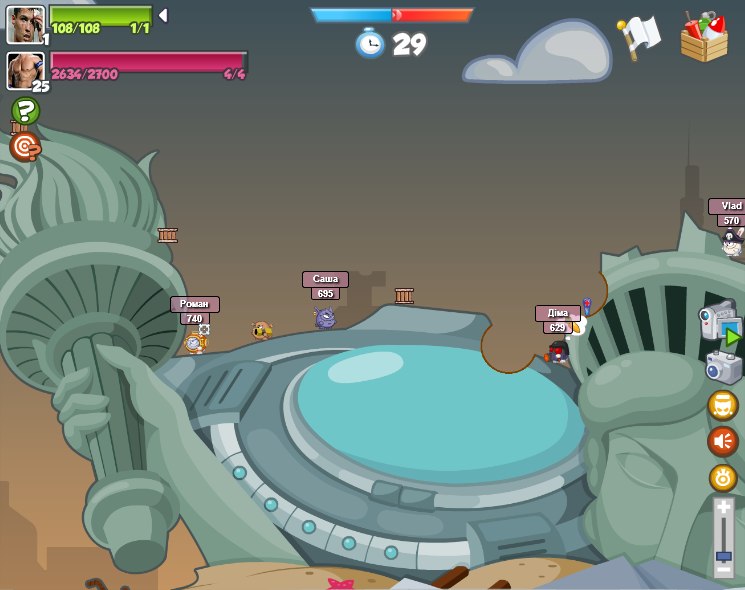Open the green question mark help
Image resolution: width=745 pixels, height=590 pixels.
[x=25, y=110]
